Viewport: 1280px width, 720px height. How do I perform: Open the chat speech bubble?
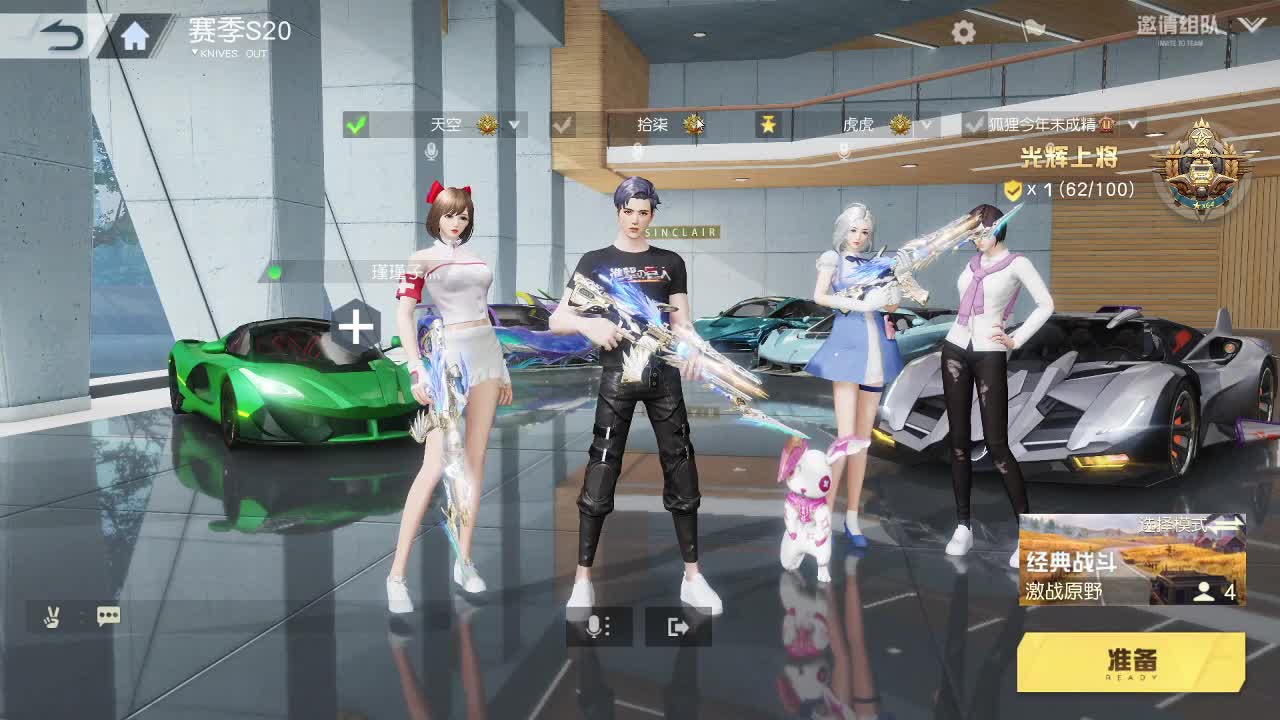point(108,616)
